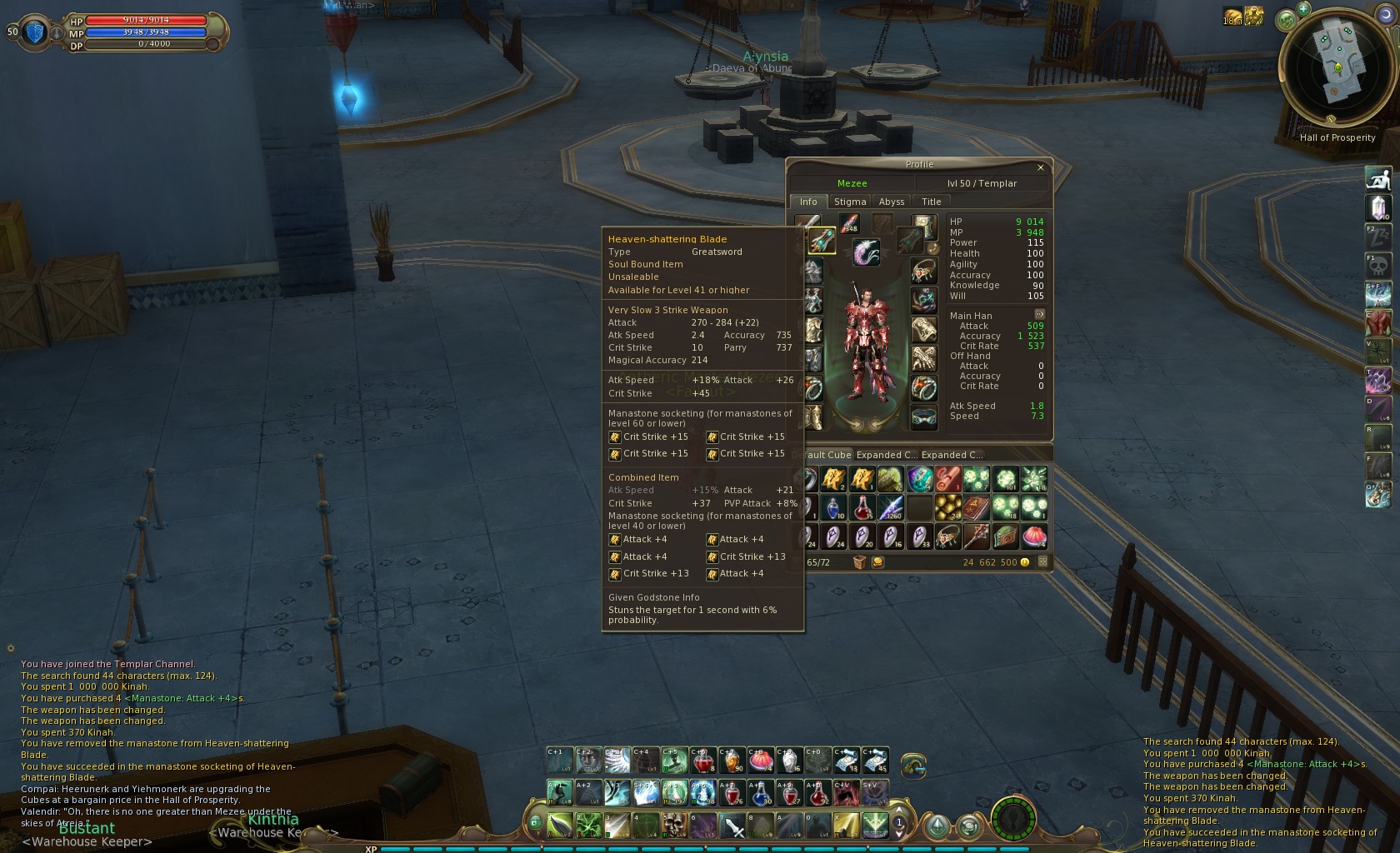Use the blue mana potion with 30 charges
The image size is (1400, 853).
pos(761,793)
